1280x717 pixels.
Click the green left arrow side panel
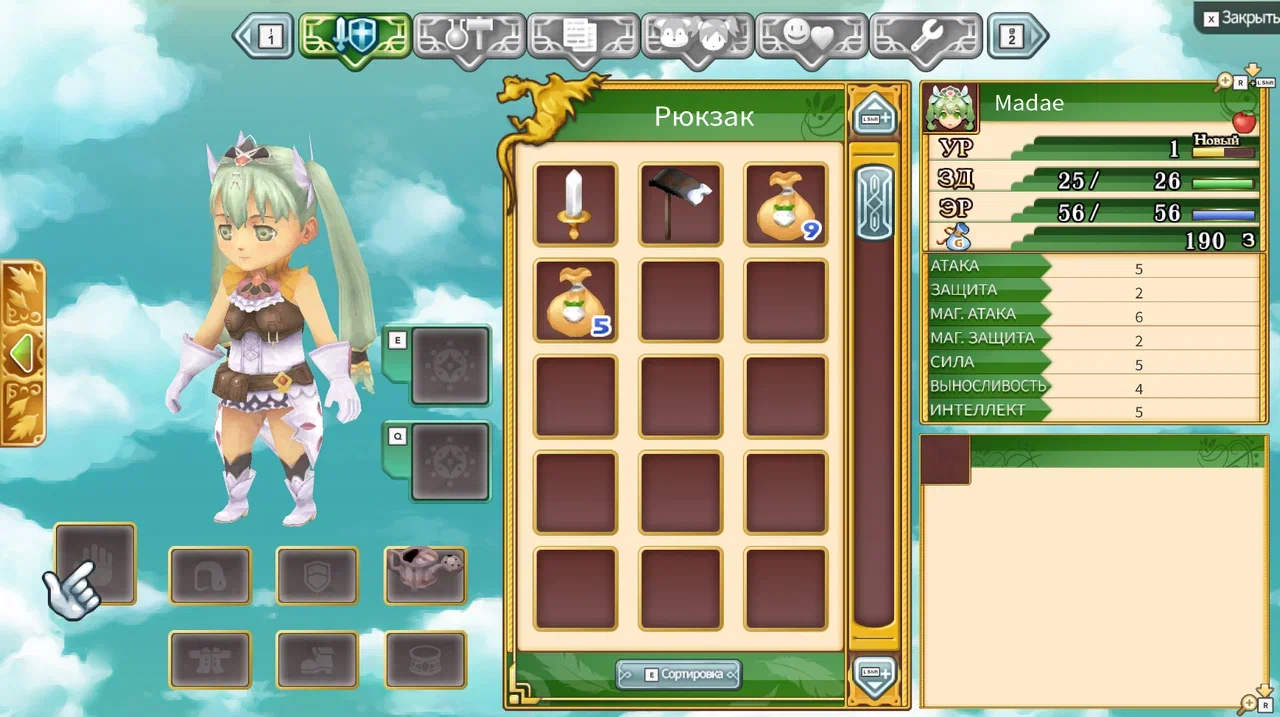coord(22,353)
